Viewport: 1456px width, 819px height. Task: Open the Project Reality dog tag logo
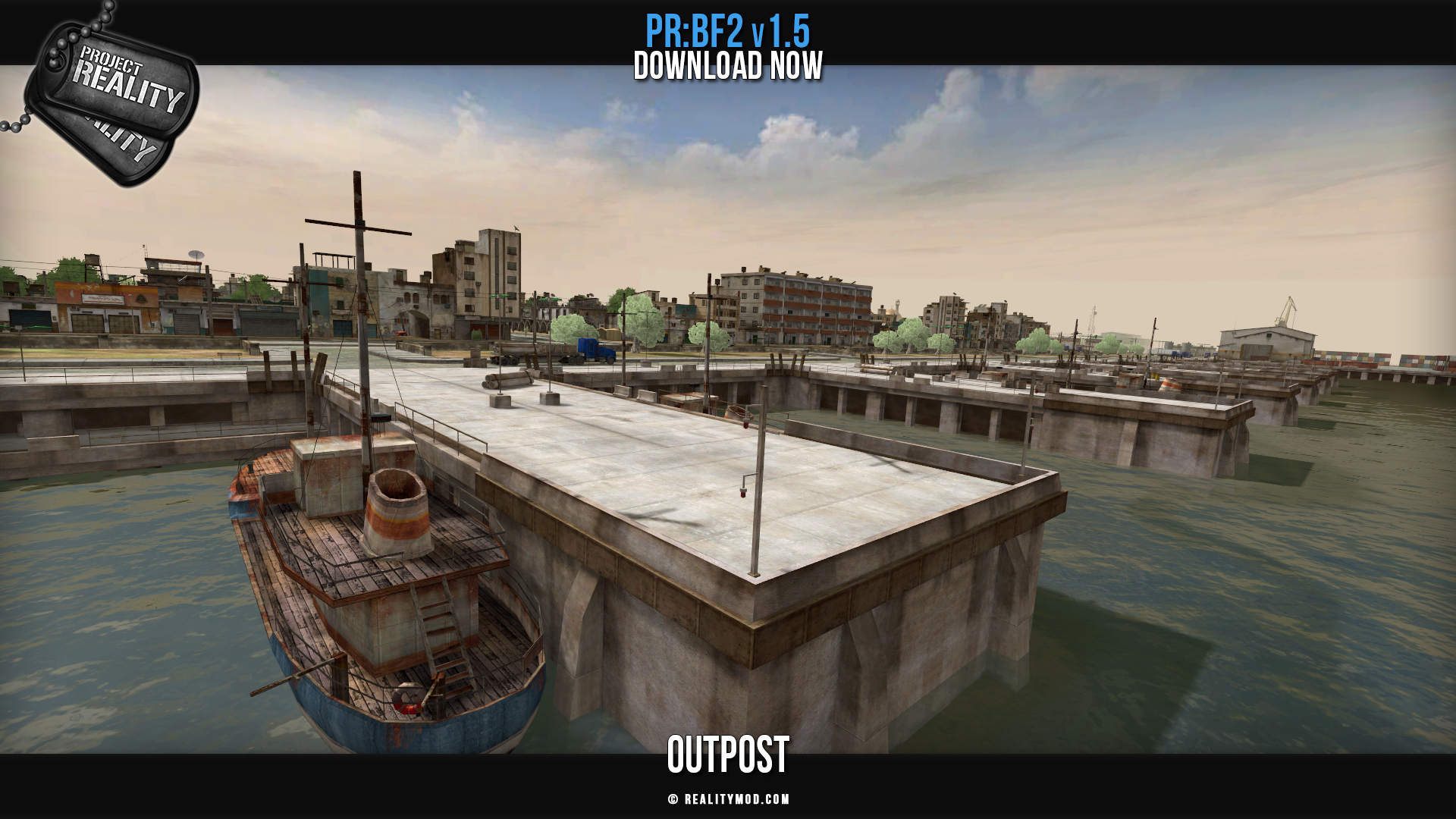click(114, 99)
